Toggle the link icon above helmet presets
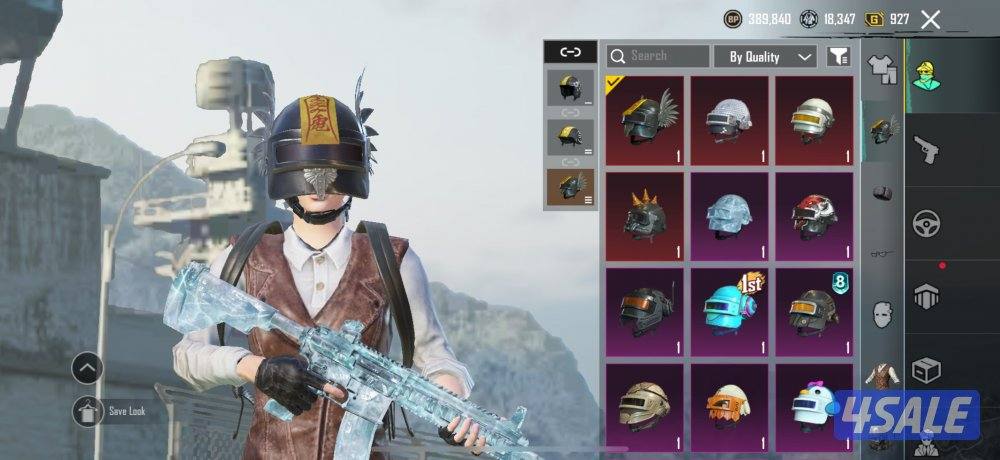 click(x=570, y=52)
